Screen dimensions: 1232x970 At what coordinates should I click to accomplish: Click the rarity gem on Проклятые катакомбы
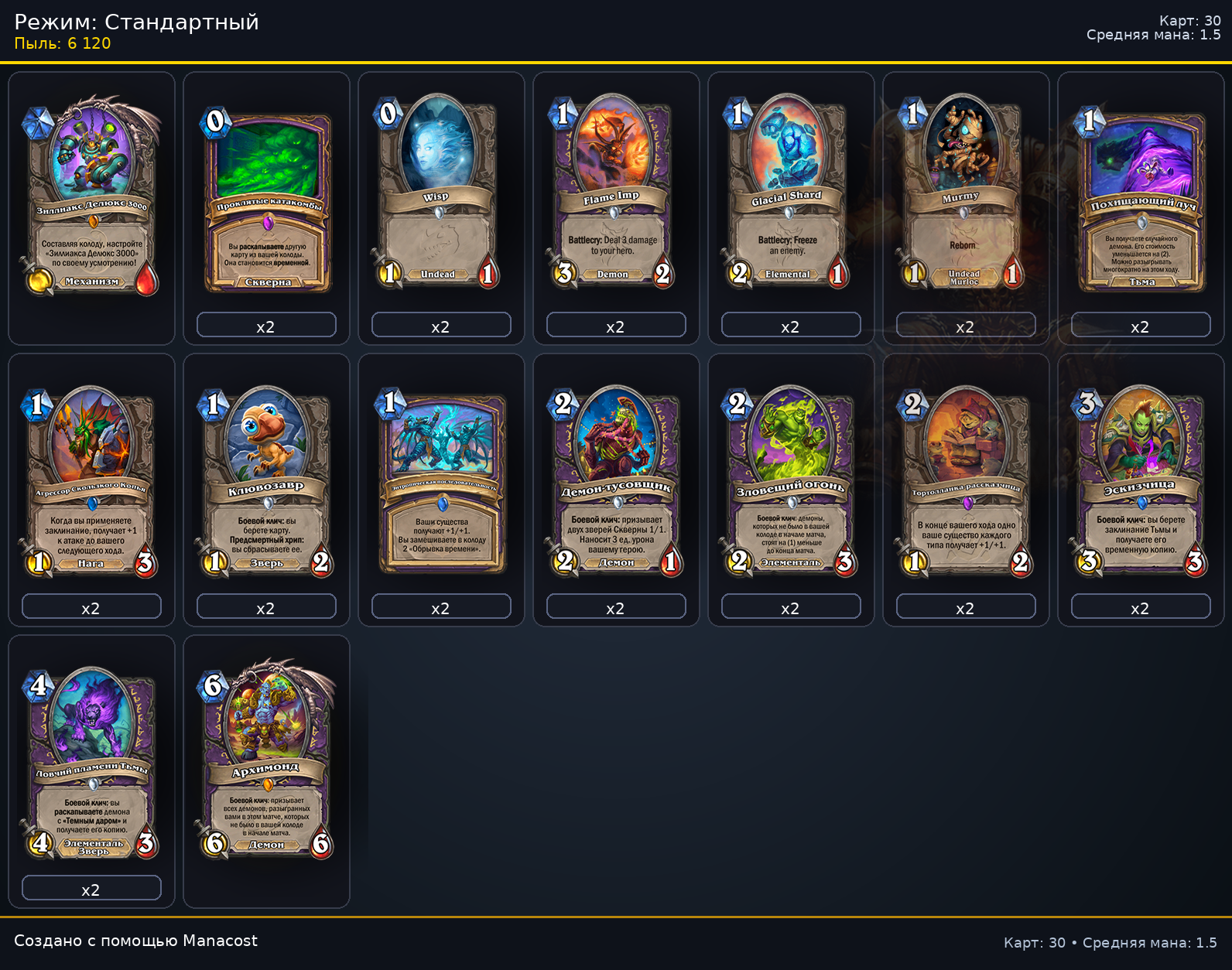click(x=266, y=224)
